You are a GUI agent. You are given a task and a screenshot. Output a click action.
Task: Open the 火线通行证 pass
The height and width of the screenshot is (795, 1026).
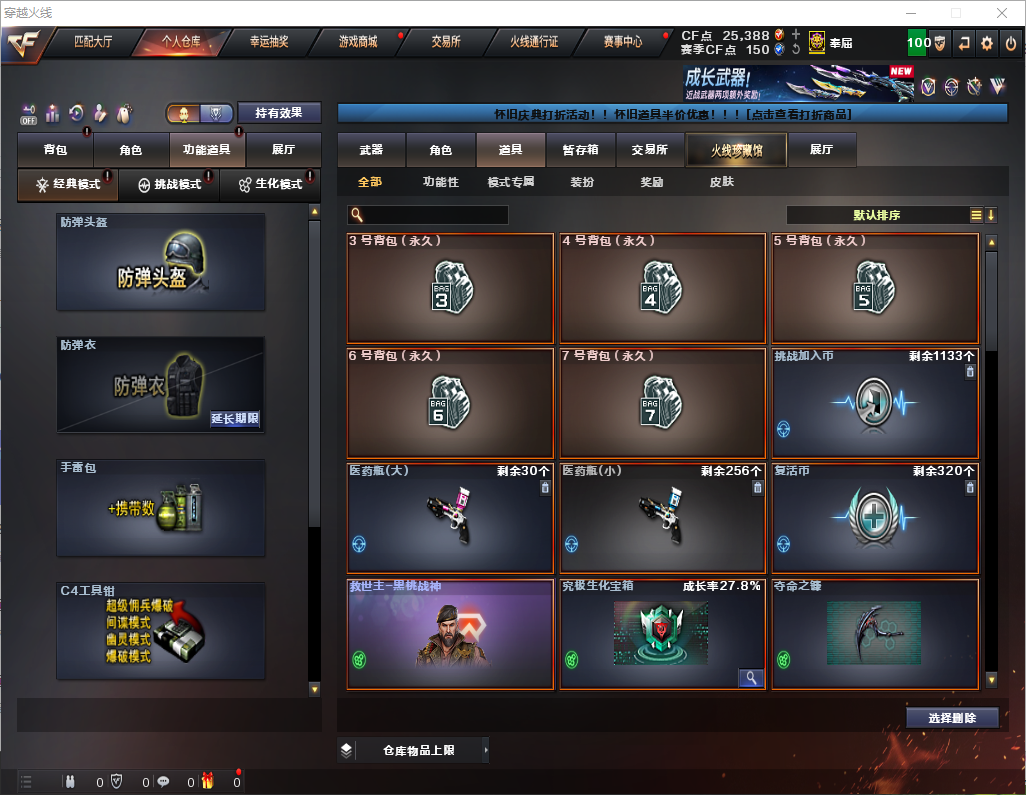[534, 42]
